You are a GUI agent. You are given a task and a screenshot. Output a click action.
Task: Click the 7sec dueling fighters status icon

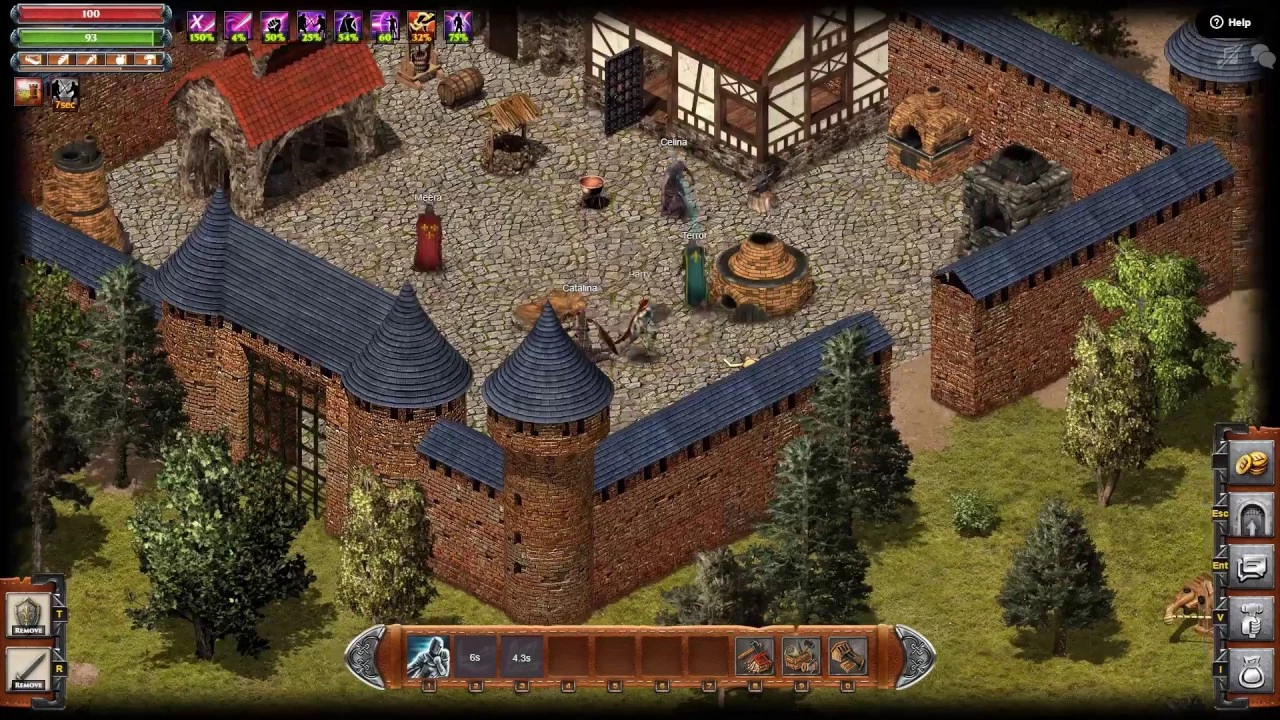click(64, 92)
